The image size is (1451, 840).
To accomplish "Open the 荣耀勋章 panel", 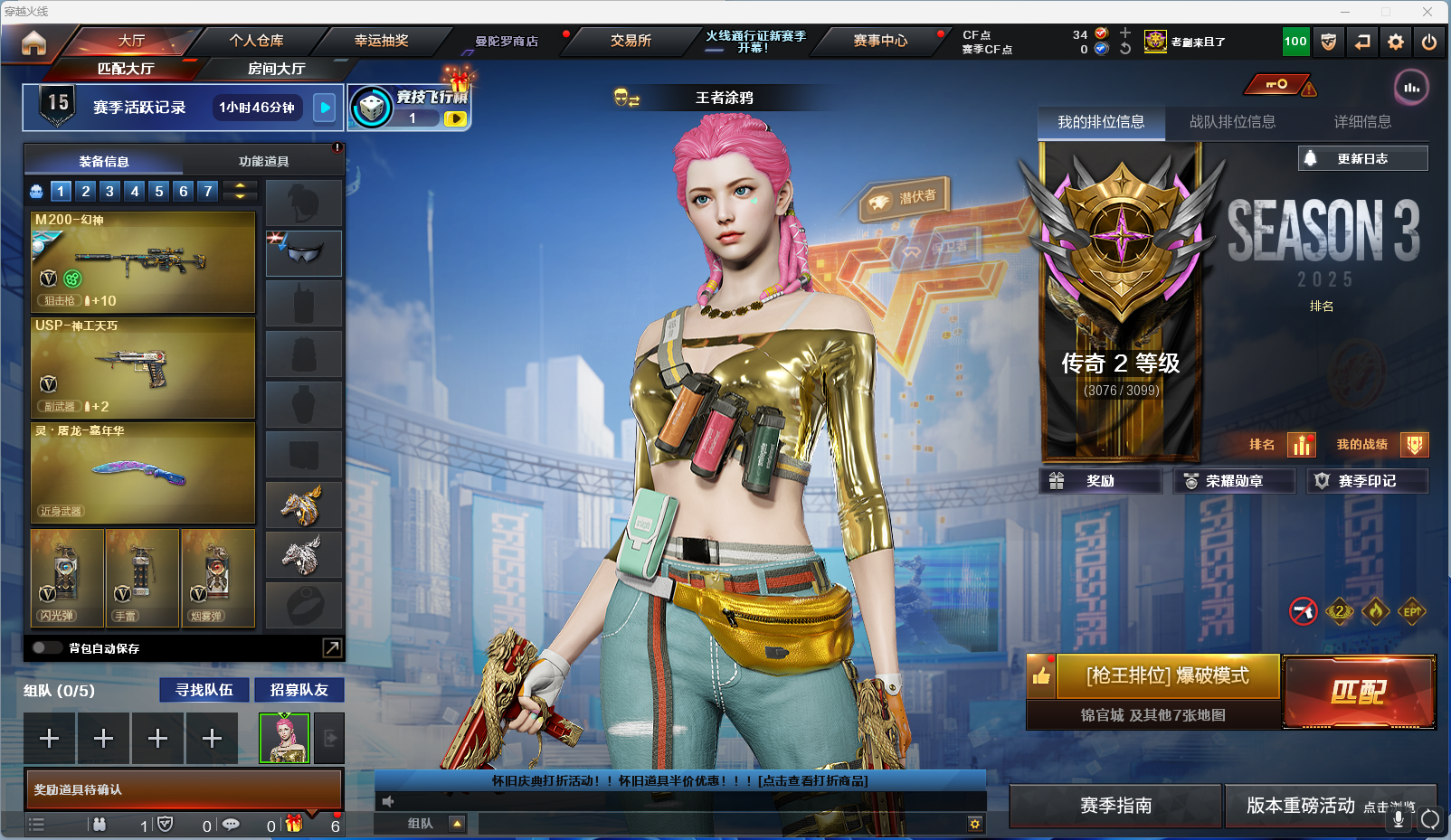I will [x=1234, y=481].
